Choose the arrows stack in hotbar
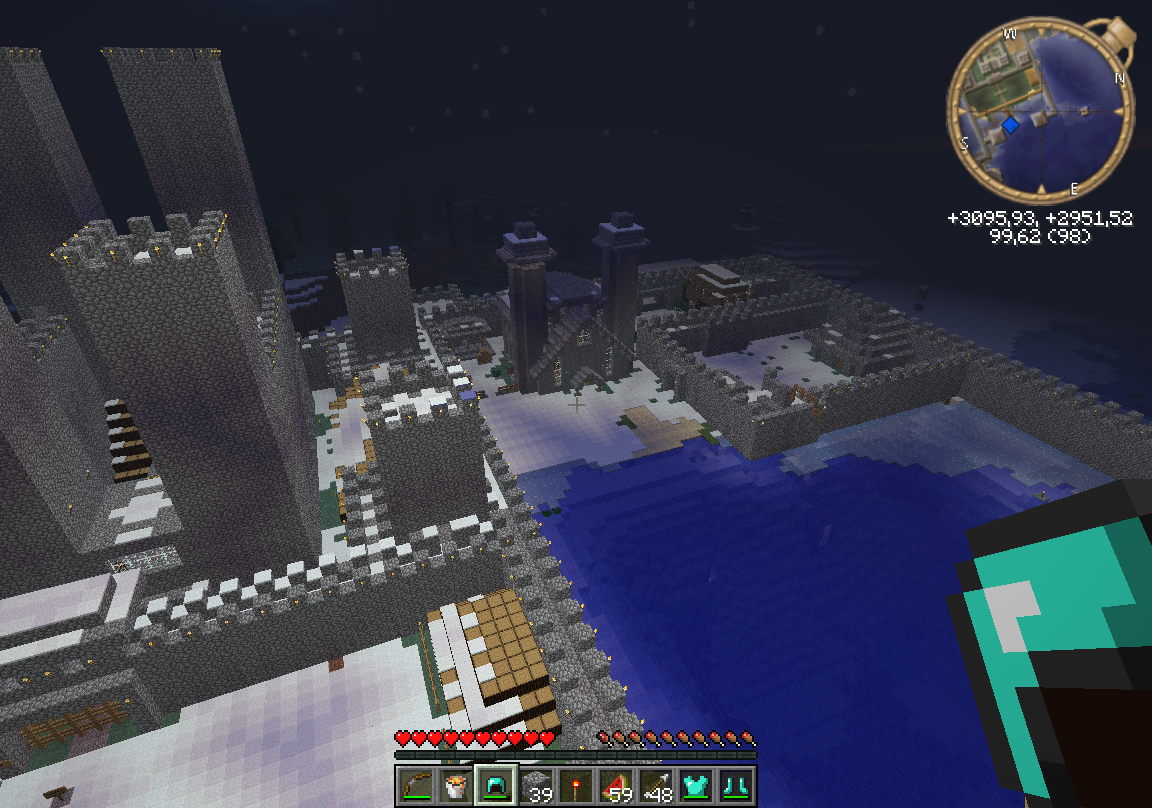The image size is (1152, 808). tap(657, 786)
